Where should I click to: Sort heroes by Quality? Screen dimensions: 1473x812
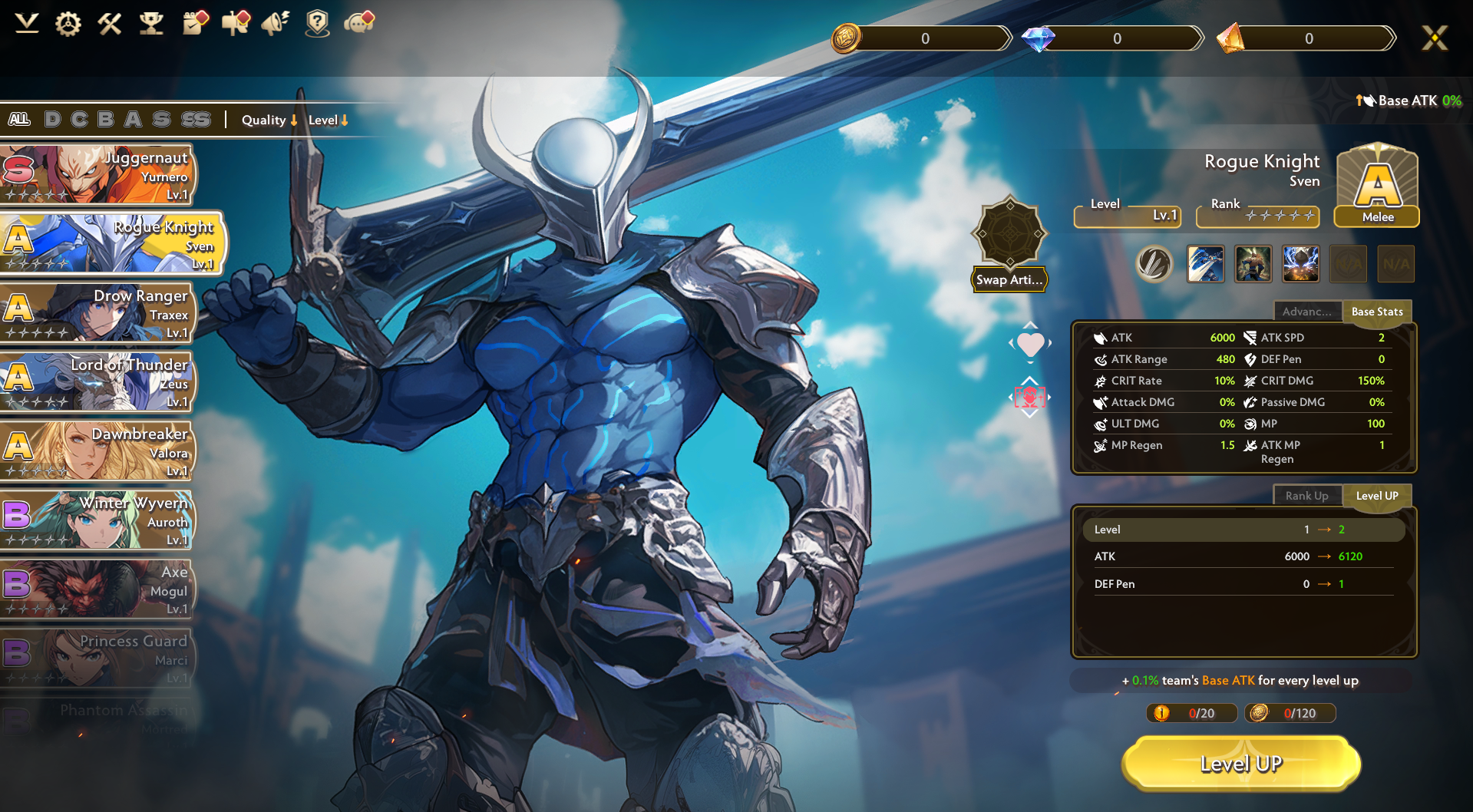[x=269, y=120]
